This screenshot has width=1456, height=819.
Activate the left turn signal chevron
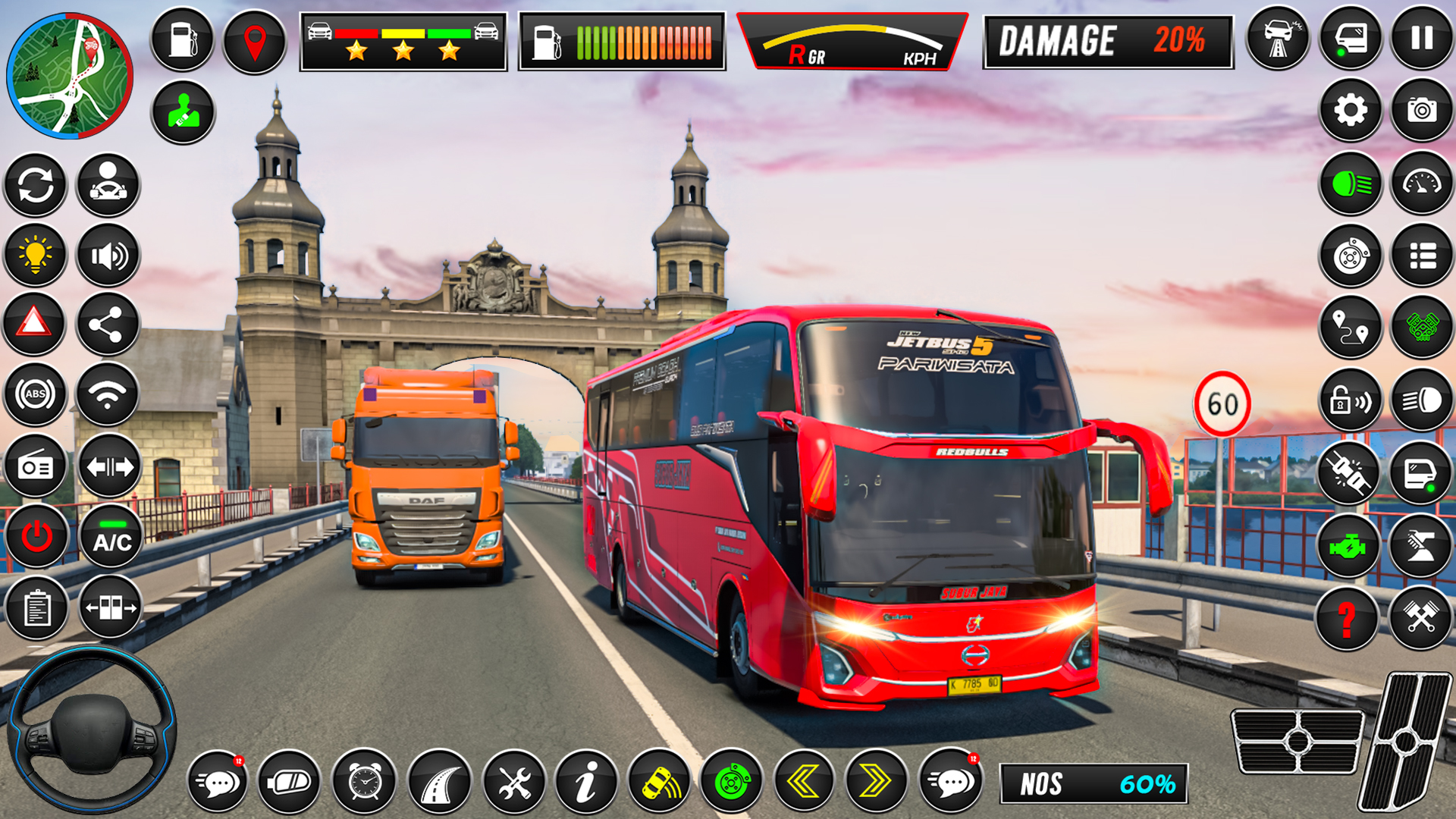pos(804,781)
